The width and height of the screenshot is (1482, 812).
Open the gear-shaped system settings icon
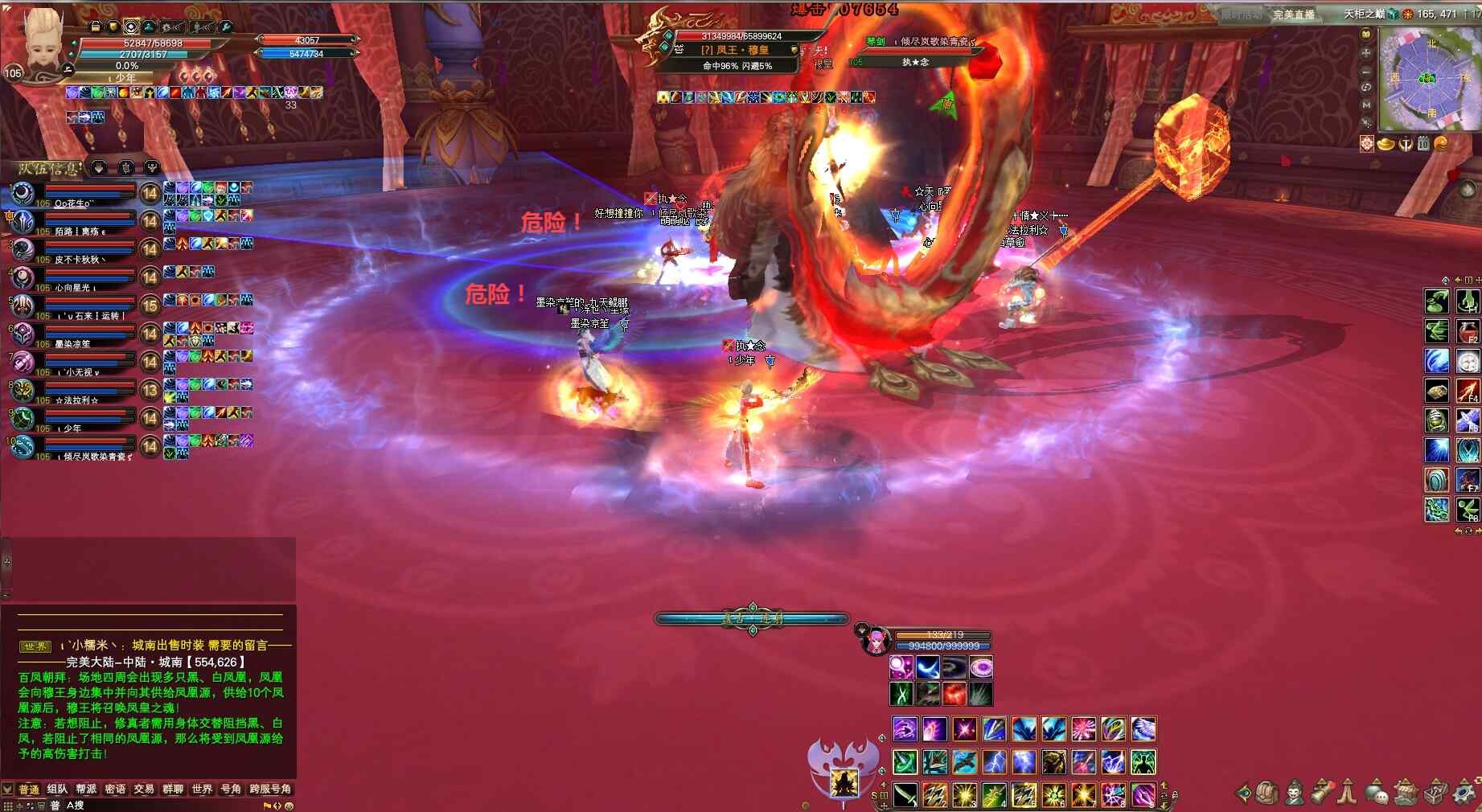(x=1465, y=793)
